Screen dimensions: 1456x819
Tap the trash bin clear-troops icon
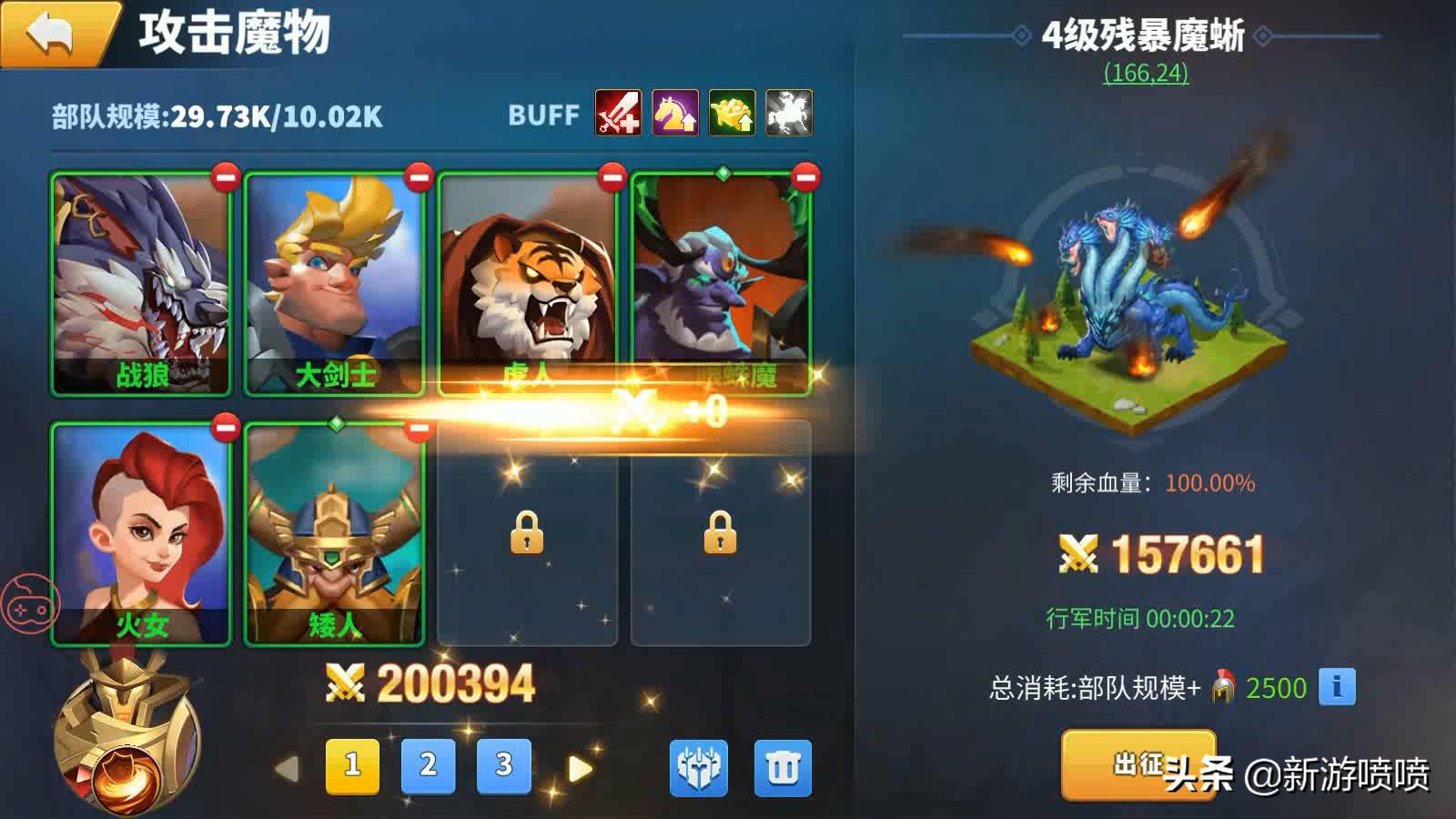point(781,765)
